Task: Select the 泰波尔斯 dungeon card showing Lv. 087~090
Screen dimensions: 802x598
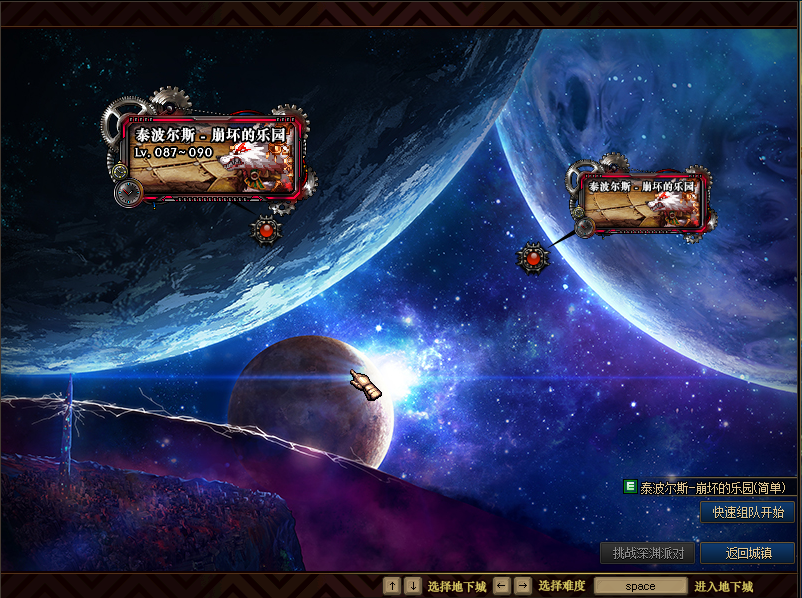Action: [x=212, y=156]
